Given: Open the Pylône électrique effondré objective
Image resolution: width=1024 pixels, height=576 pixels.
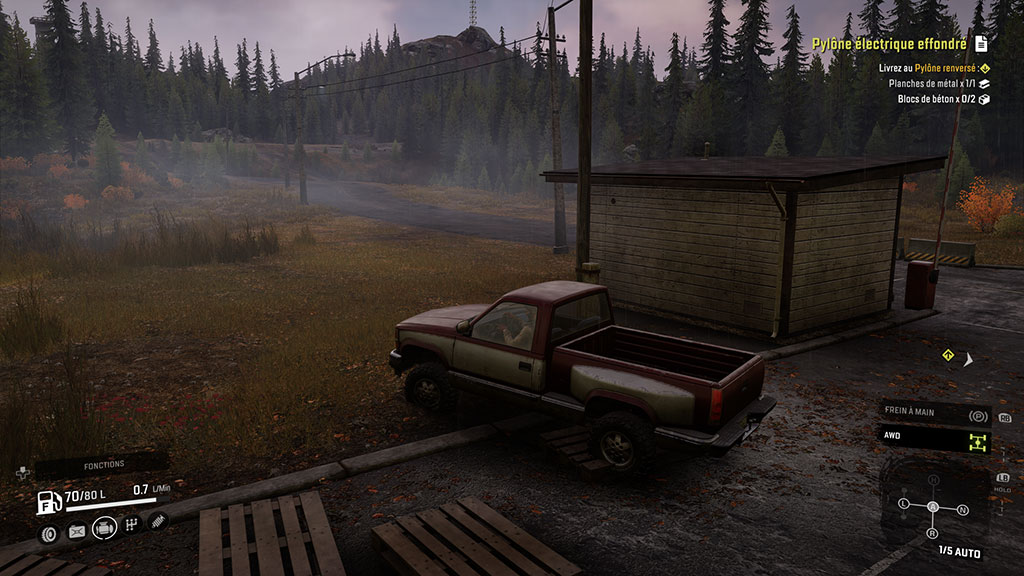Looking at the screenshot, I should [x=889, y=44].
